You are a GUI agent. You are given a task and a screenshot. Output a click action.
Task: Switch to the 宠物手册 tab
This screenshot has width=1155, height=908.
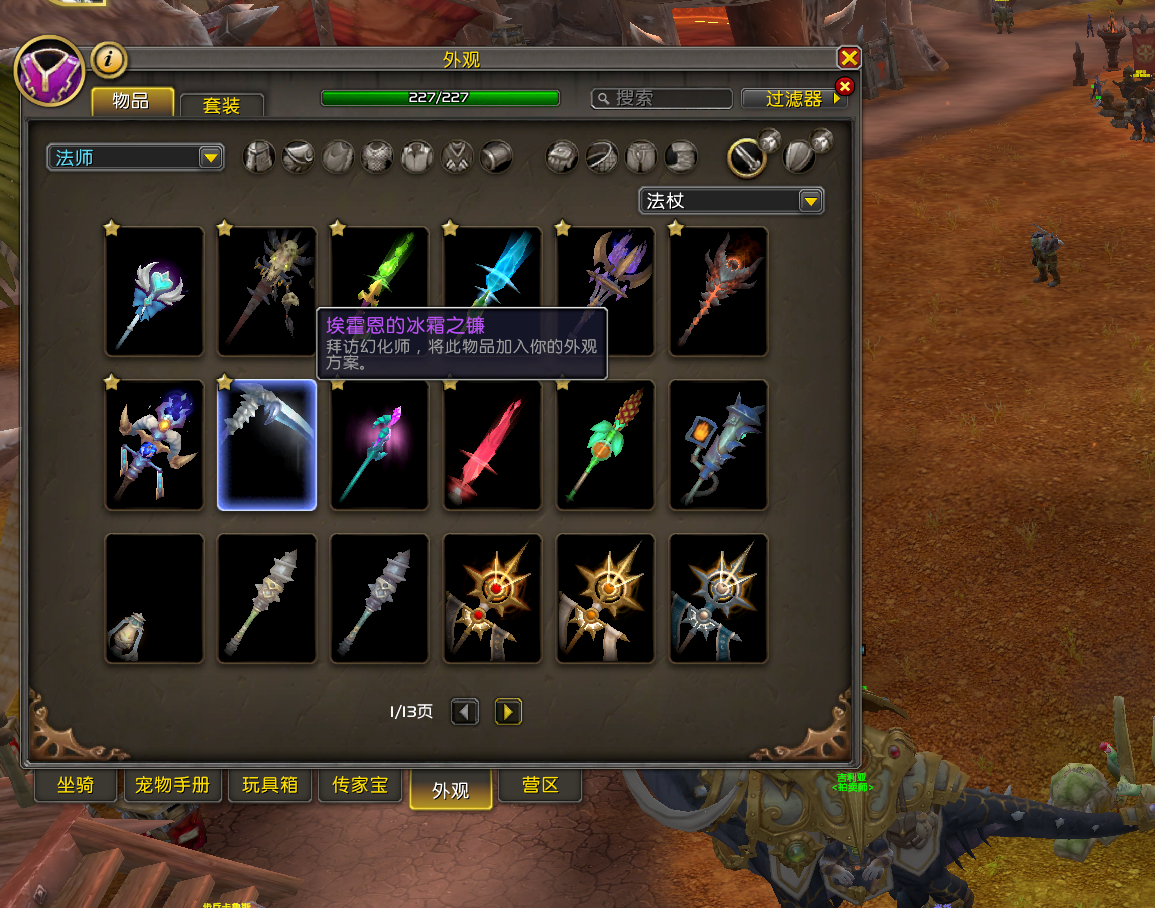(173, 785)
